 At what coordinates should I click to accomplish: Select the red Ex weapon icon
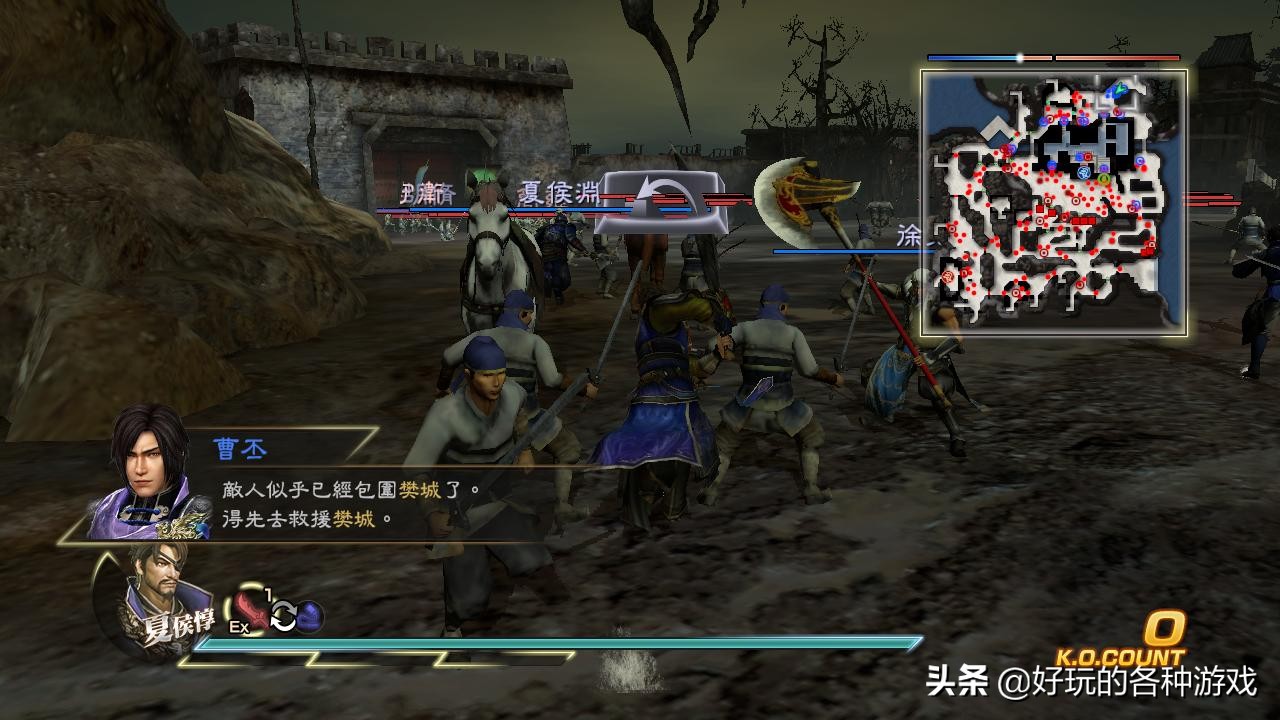click(x=251, y=613)
